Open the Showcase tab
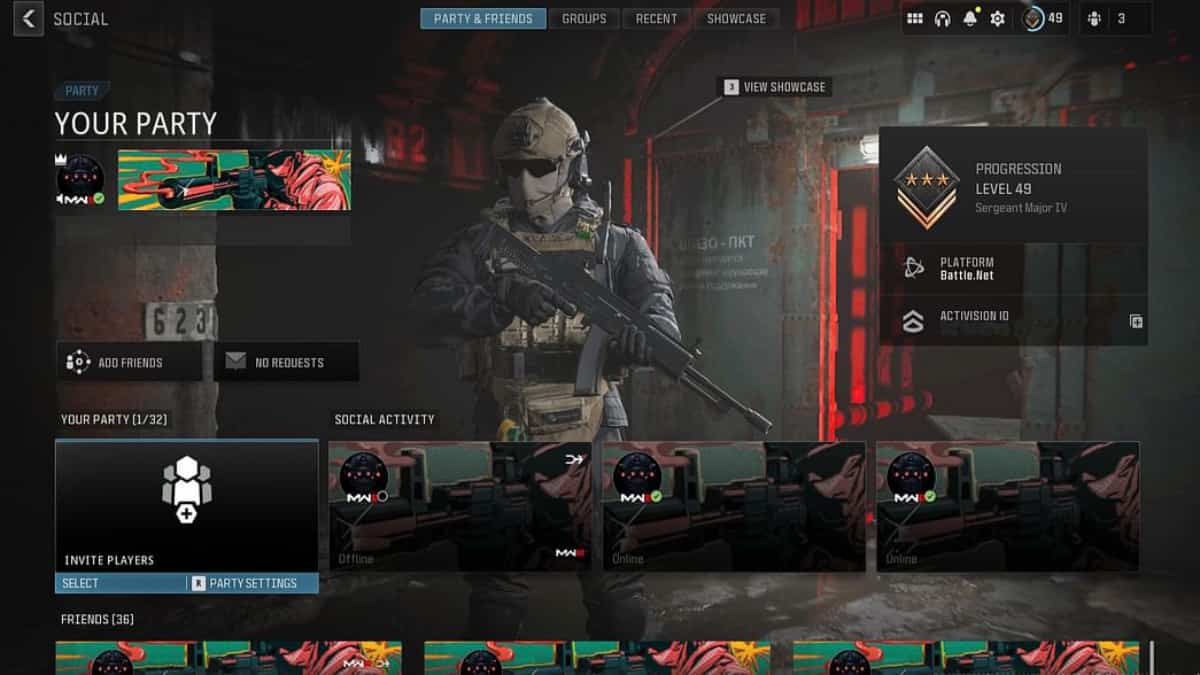Viewport: 1200px width, 675px height. click(x=736, y=18)
